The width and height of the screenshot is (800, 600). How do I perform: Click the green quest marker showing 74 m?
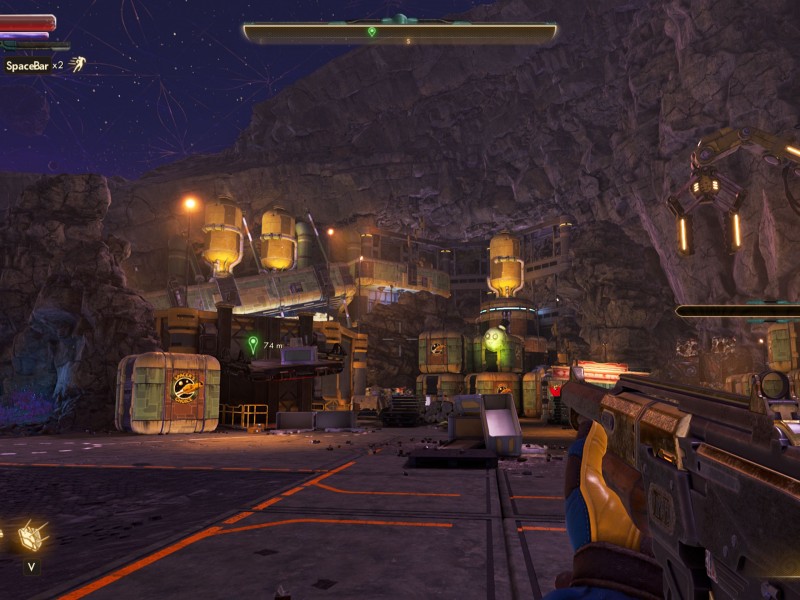click(253, 344)
